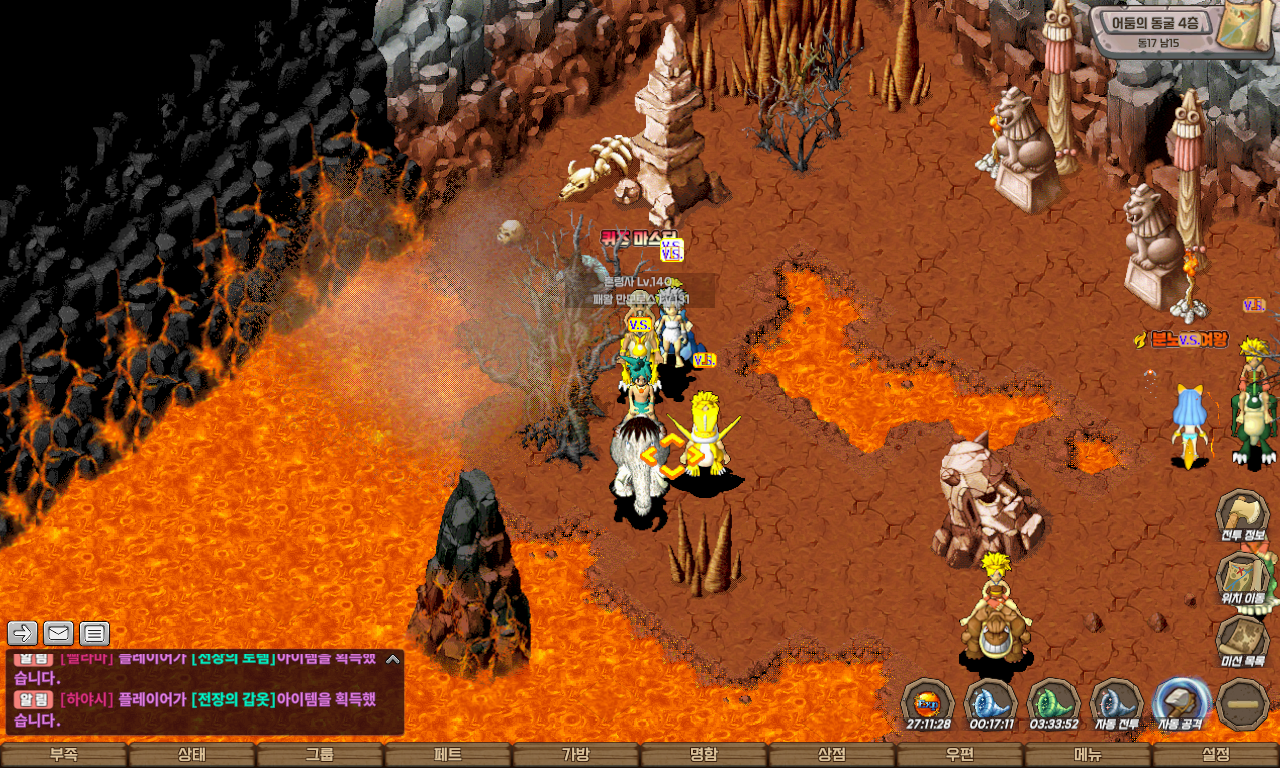
Task: Open the 페트 pet menu
Action: point(447,755)
